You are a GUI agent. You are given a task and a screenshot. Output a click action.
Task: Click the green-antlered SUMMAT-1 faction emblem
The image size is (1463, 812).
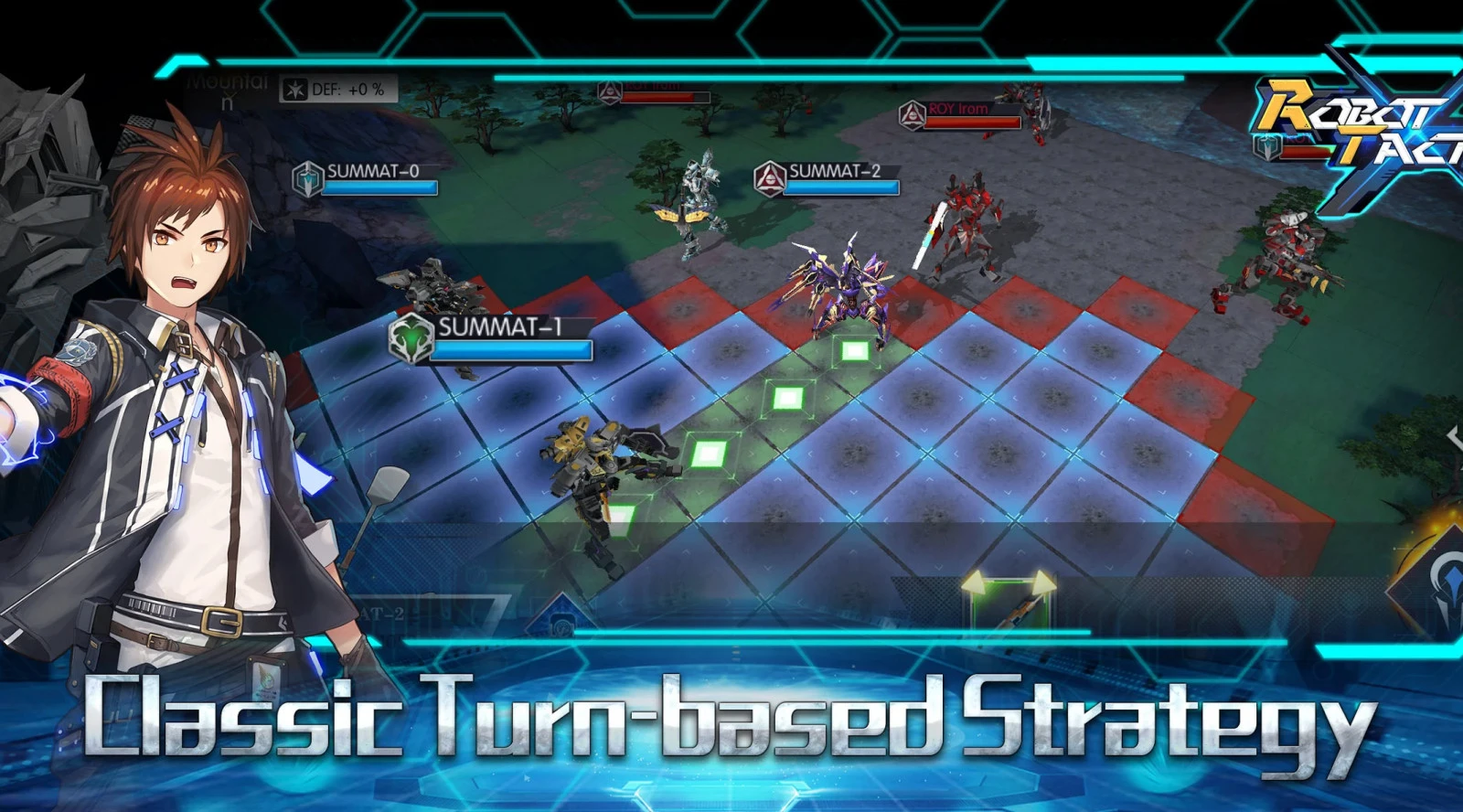(x=411, y=337)
